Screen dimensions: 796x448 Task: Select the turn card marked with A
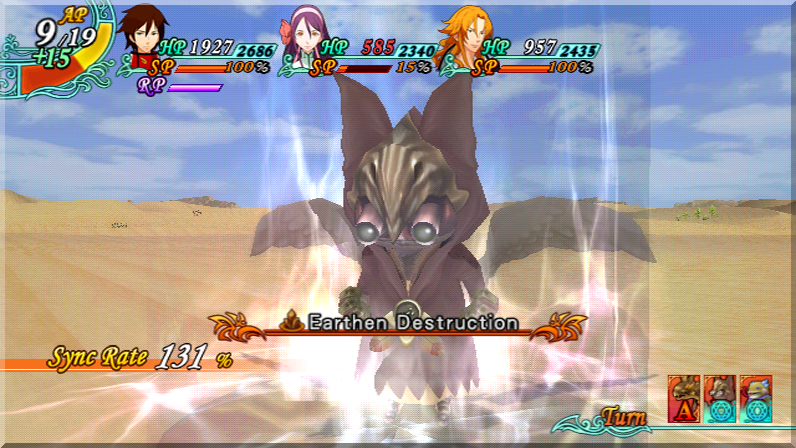[x=683, y=398]
